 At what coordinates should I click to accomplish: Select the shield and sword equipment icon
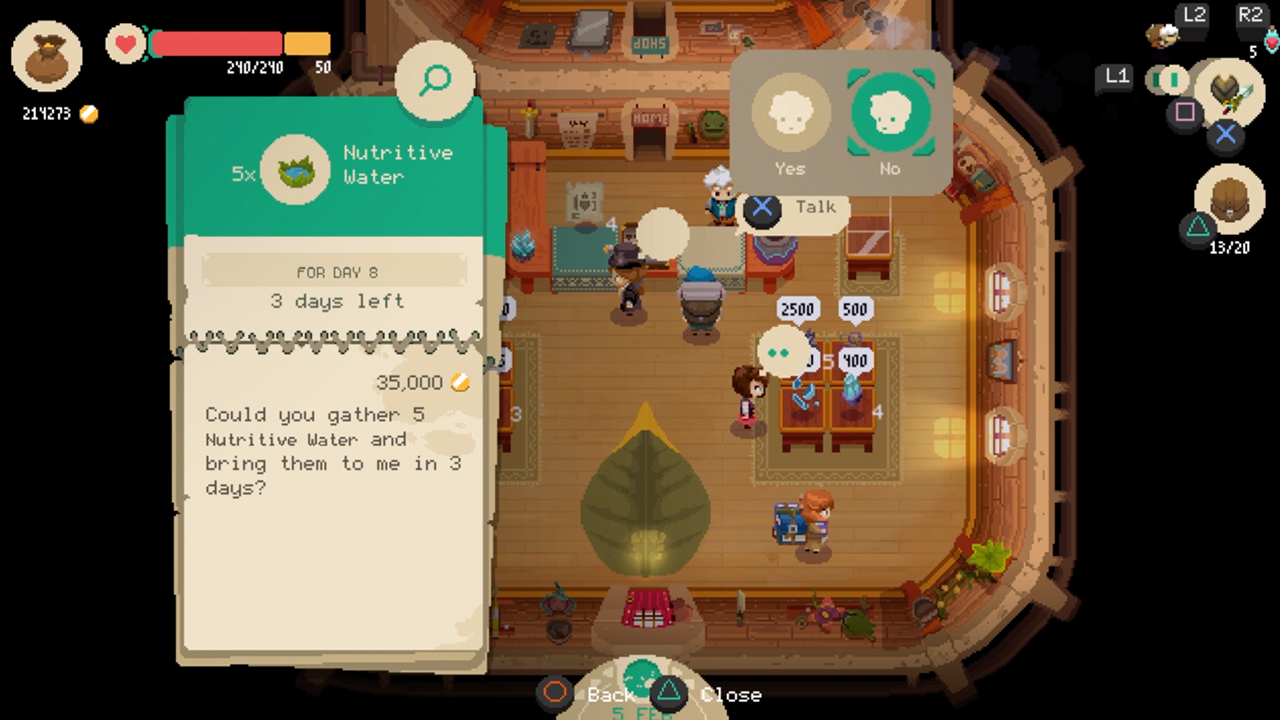[1229, 92]
